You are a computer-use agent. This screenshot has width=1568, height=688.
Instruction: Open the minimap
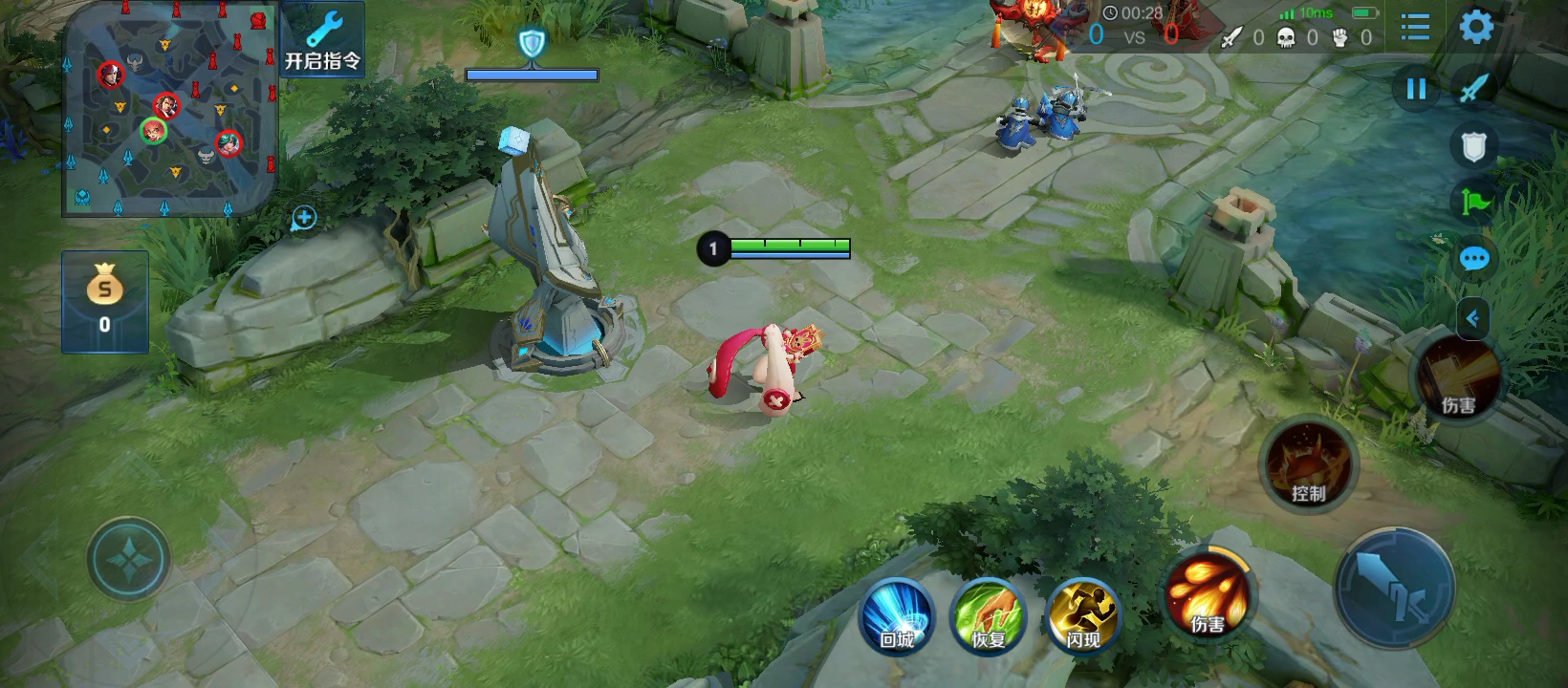(x=170, y=108)
